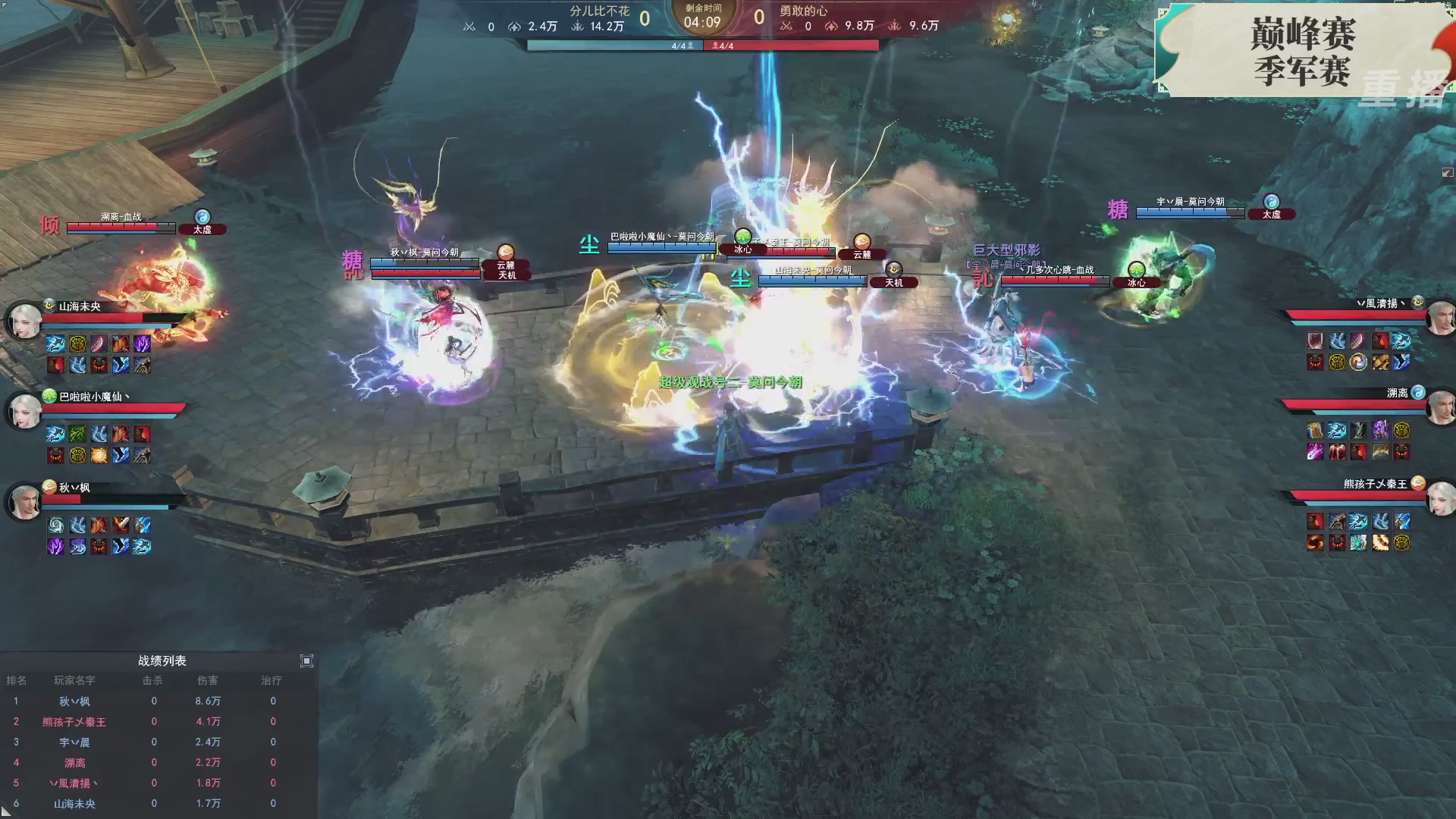Toggle the 战绩列表 panel display mode icon
The image size is (1456, 819).
tap(307, 661)
